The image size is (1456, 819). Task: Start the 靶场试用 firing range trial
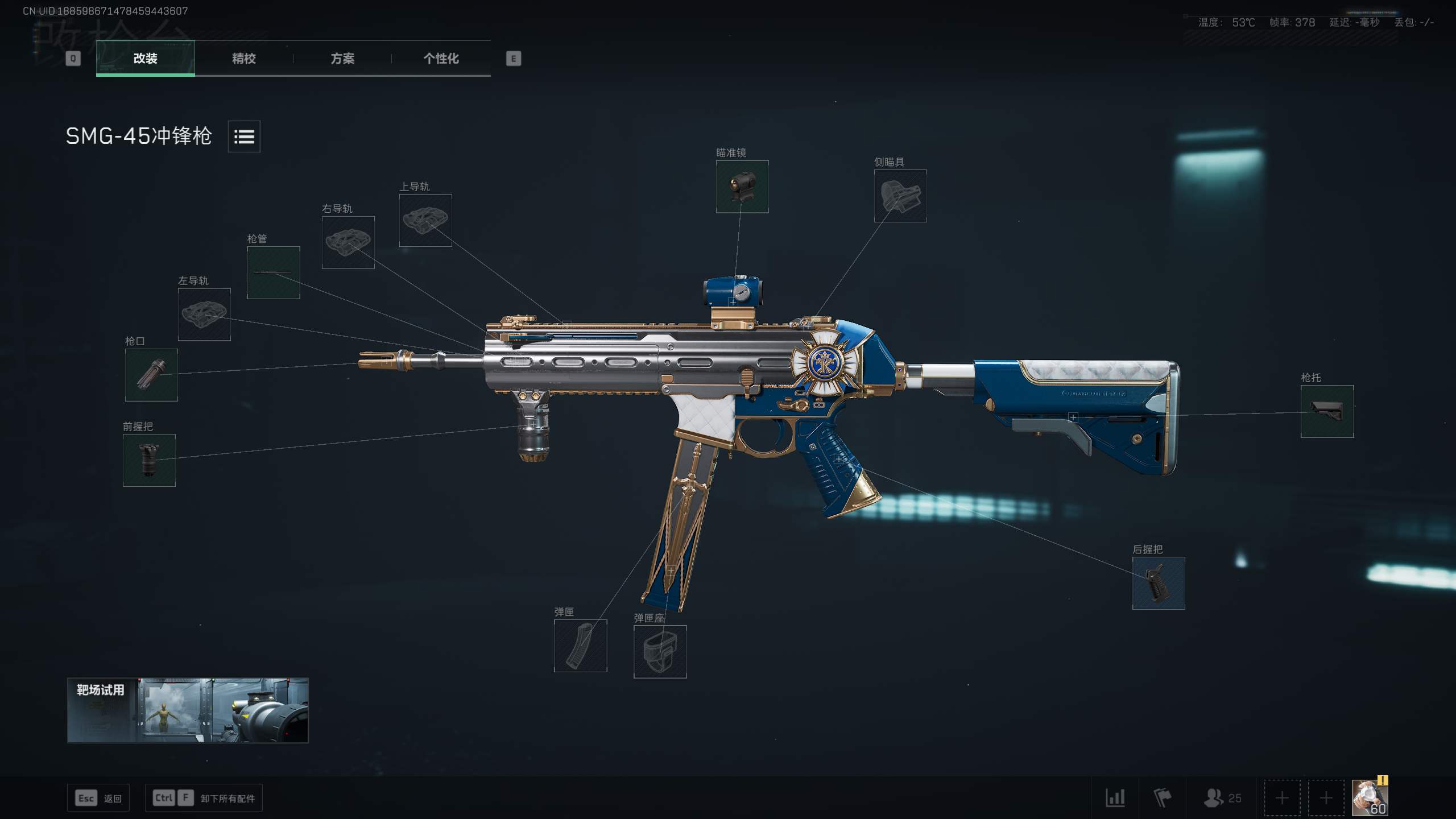pyautogui.click(x=188, y=710)
